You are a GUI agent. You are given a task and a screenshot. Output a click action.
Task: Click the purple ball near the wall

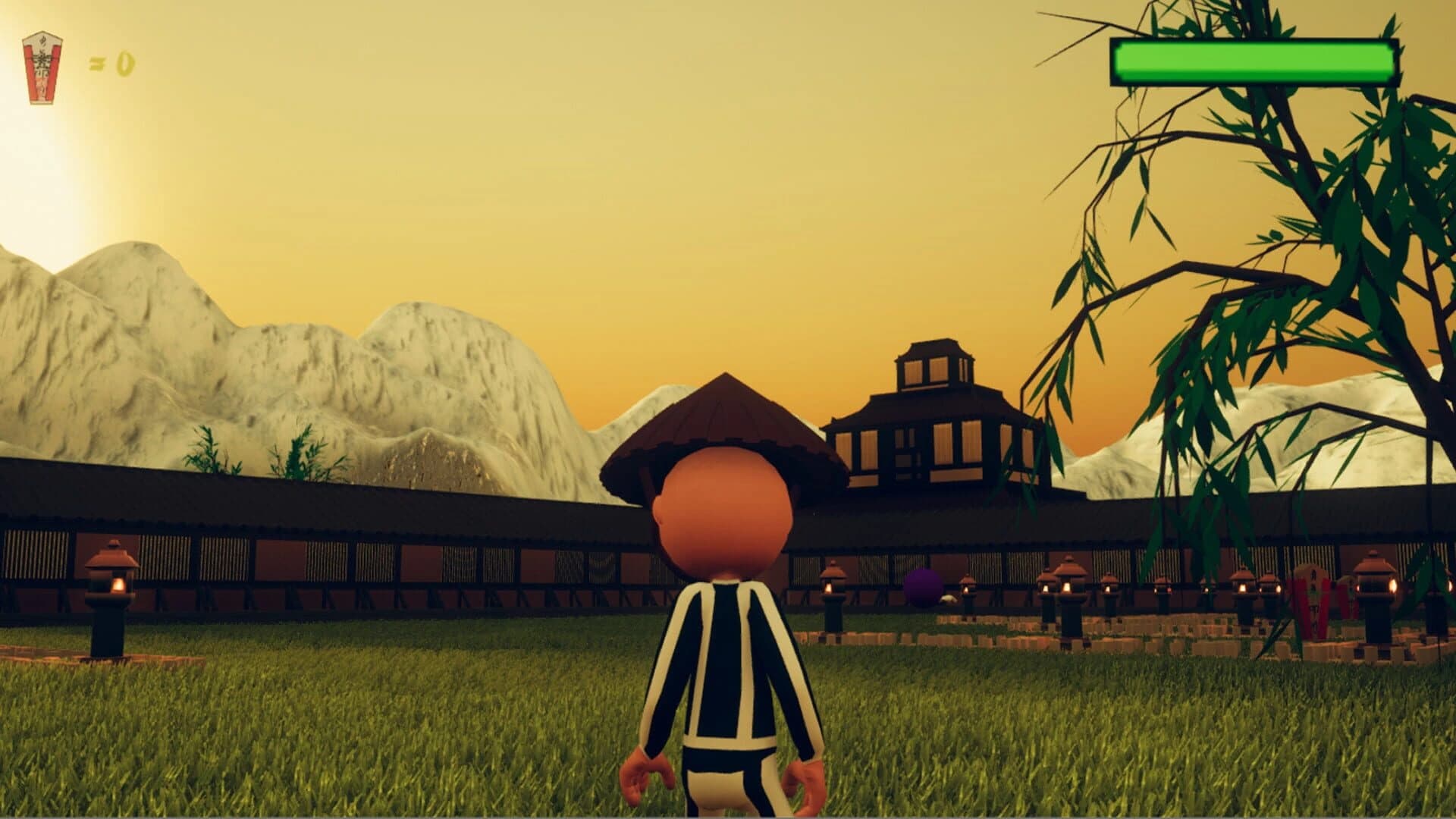click(x=922, y=588)
